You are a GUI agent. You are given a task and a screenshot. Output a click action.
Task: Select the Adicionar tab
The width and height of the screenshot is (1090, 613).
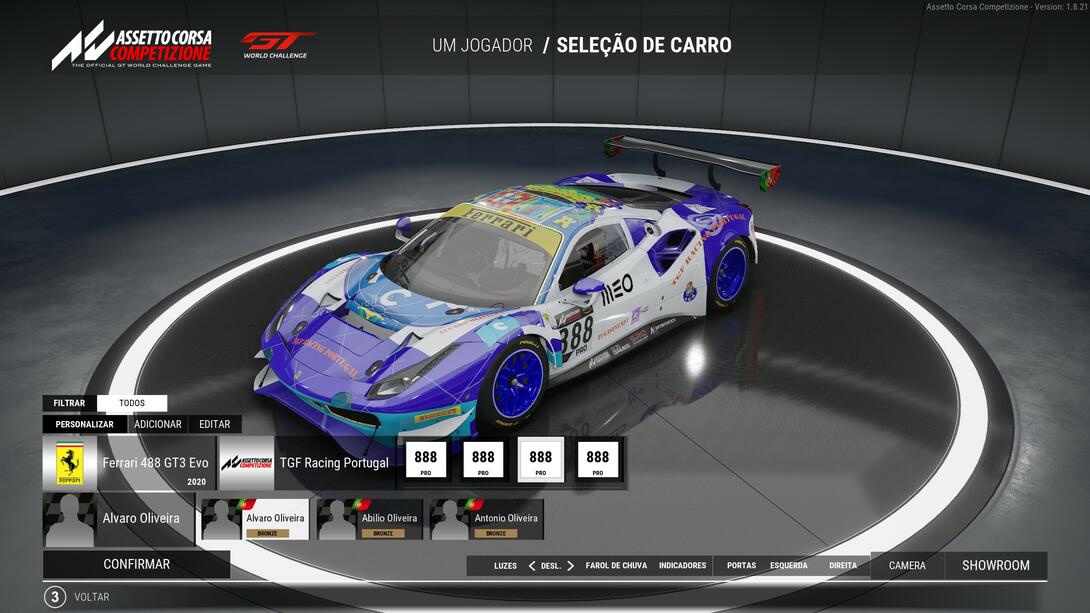pos(158,424)
